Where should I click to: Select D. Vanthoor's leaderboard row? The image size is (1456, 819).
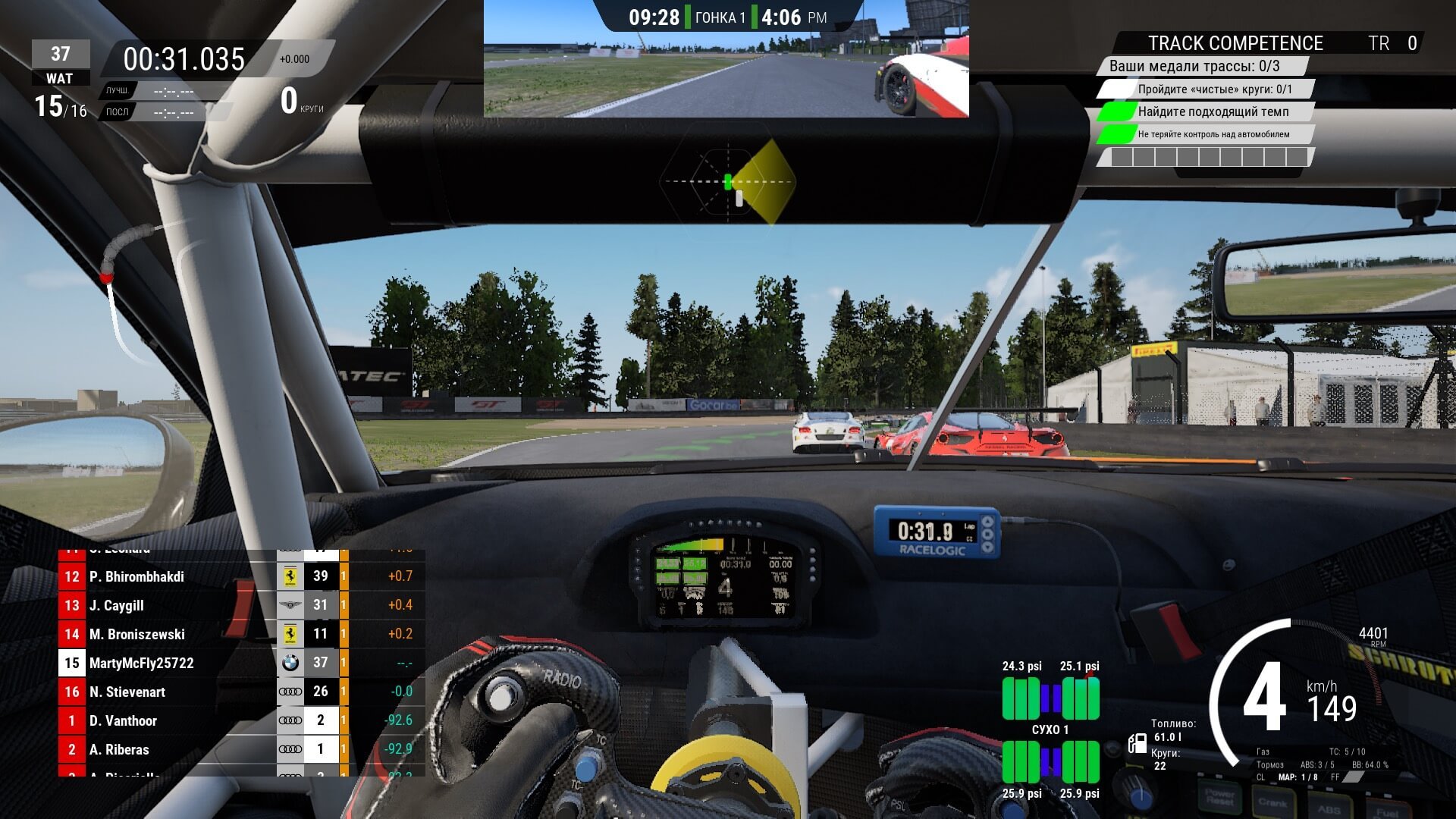tap(123, 721)
